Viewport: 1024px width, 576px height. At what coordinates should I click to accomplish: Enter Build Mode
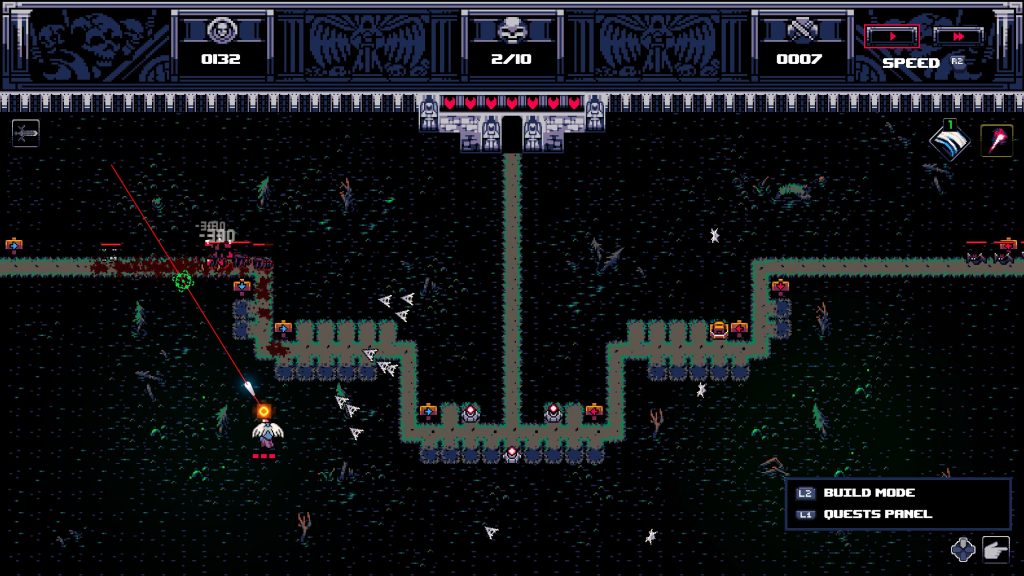pyautogui.click(x=868, y=493)
